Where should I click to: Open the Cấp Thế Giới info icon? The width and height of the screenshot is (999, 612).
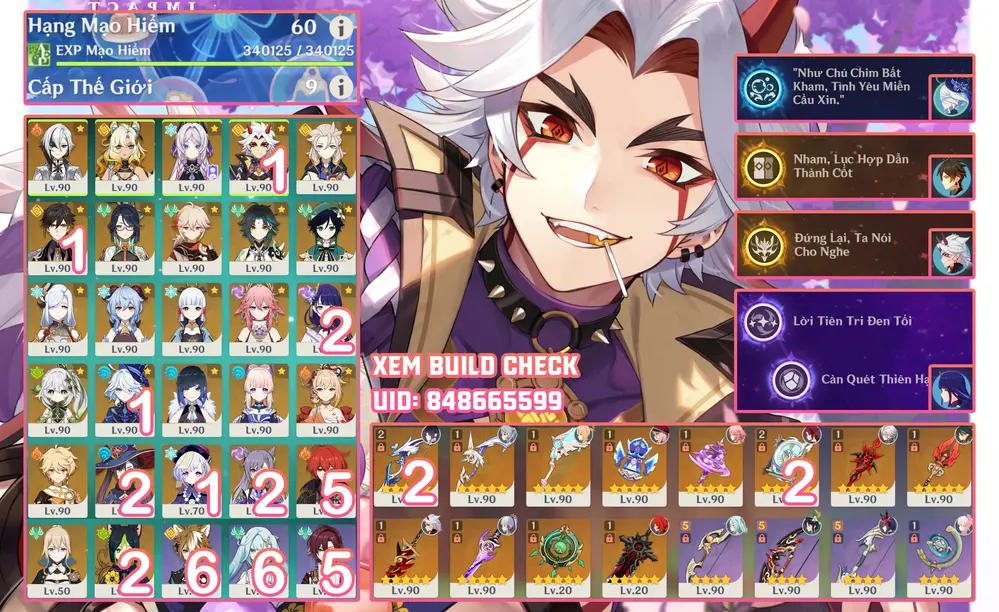pyautogui.click(x=341, y=87)
